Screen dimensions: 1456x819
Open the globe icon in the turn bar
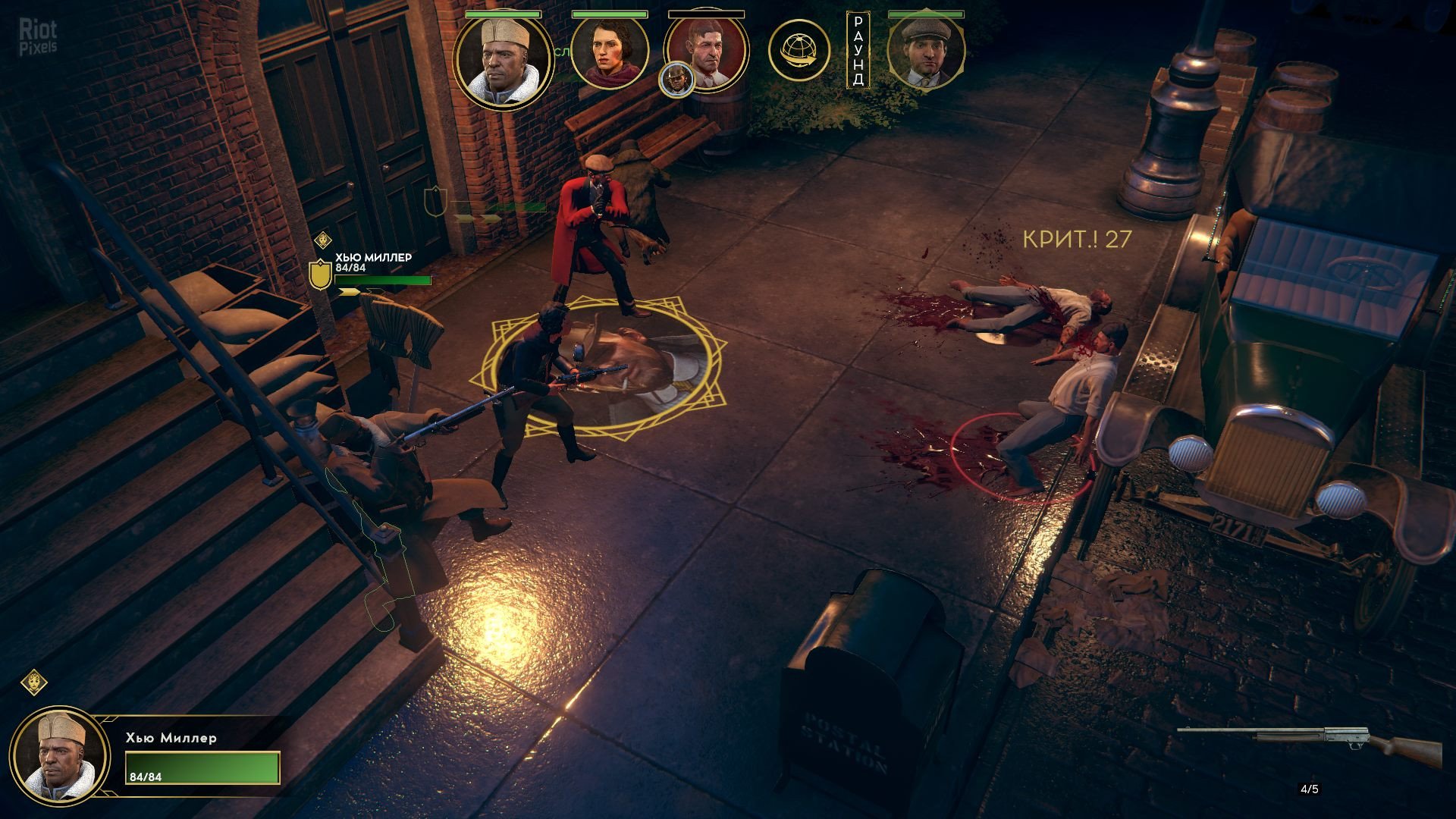coord(799,51)
